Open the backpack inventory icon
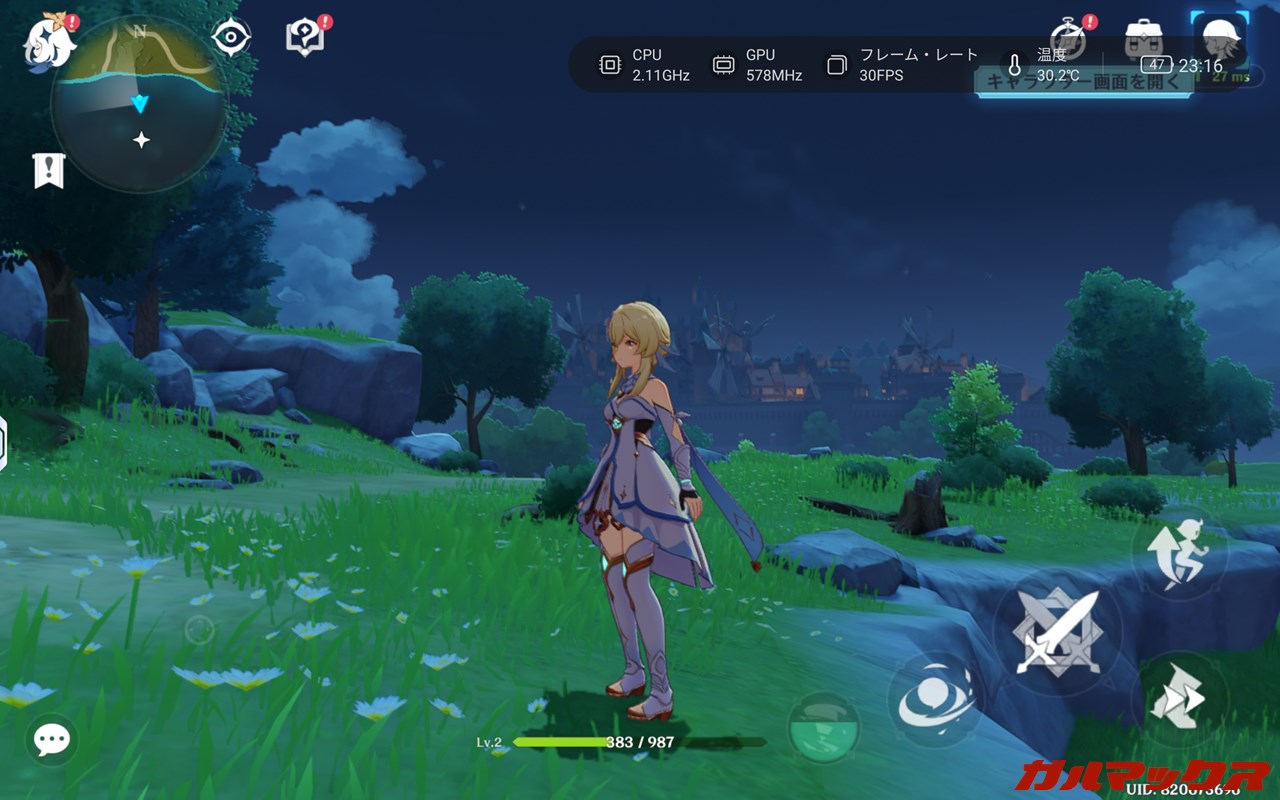The height and width of the screenshot is (800, 1280). (1144, 38)
